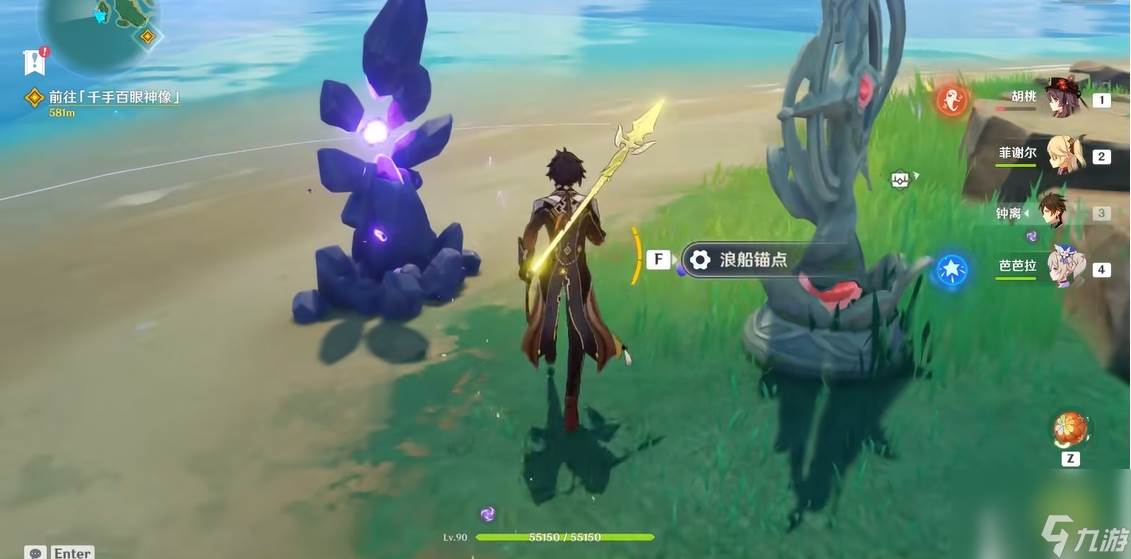
Task: Trigger 芭芭拉's blue star burst icon
Action: tap(950, 270)
